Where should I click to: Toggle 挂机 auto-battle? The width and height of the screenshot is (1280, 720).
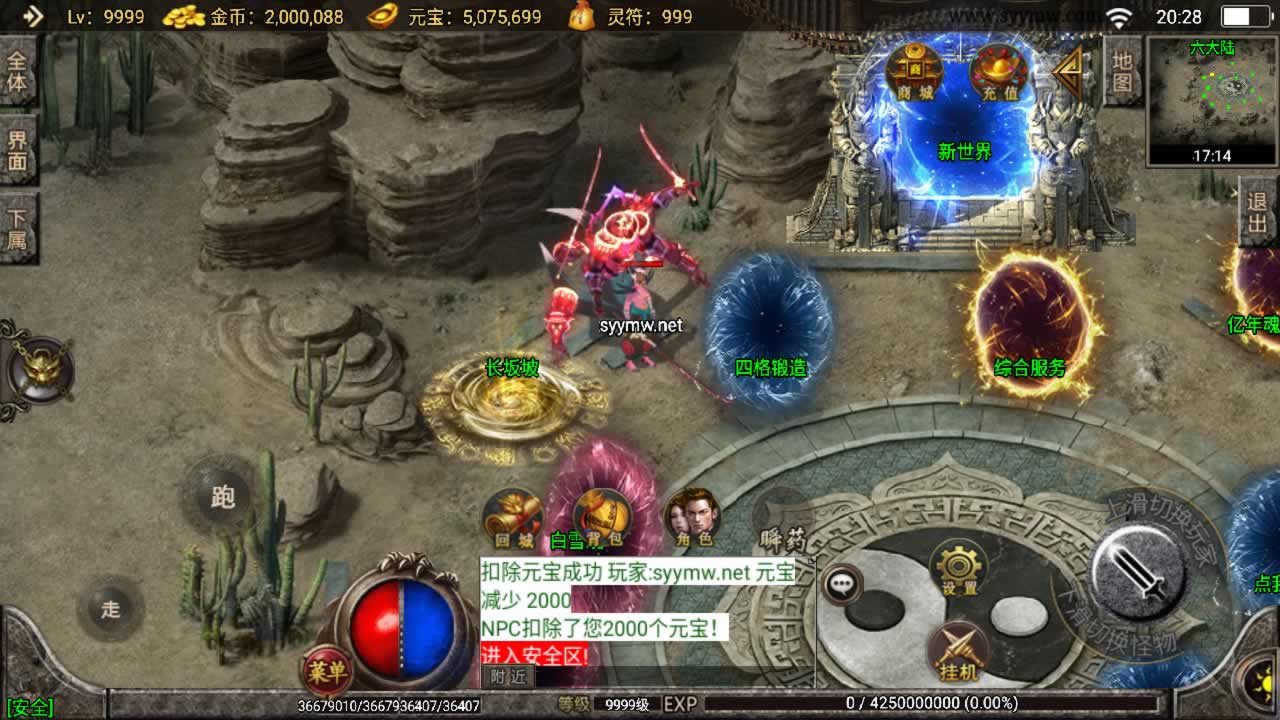point(958,651)
